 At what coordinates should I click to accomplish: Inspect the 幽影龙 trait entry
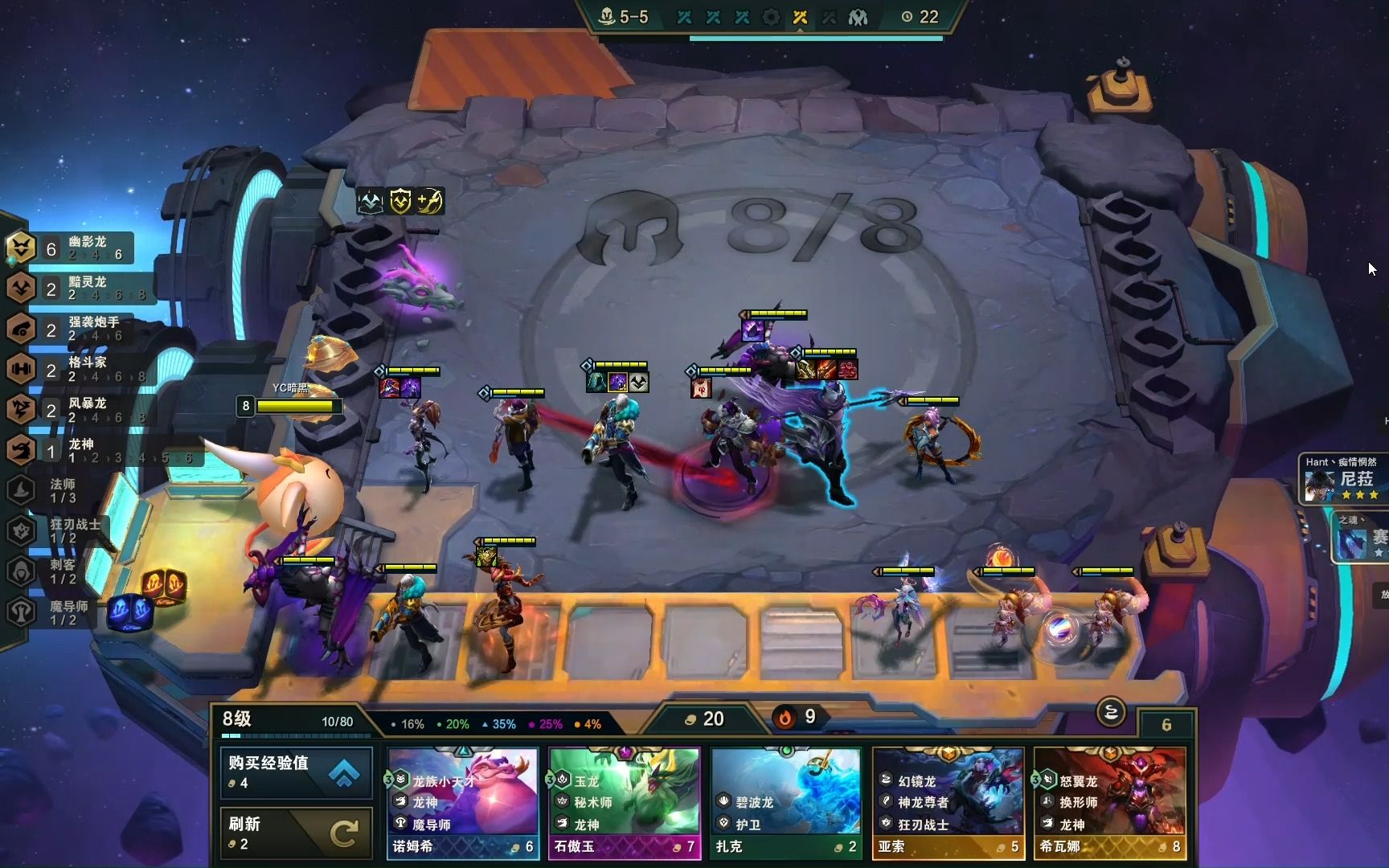click(71, 248)
